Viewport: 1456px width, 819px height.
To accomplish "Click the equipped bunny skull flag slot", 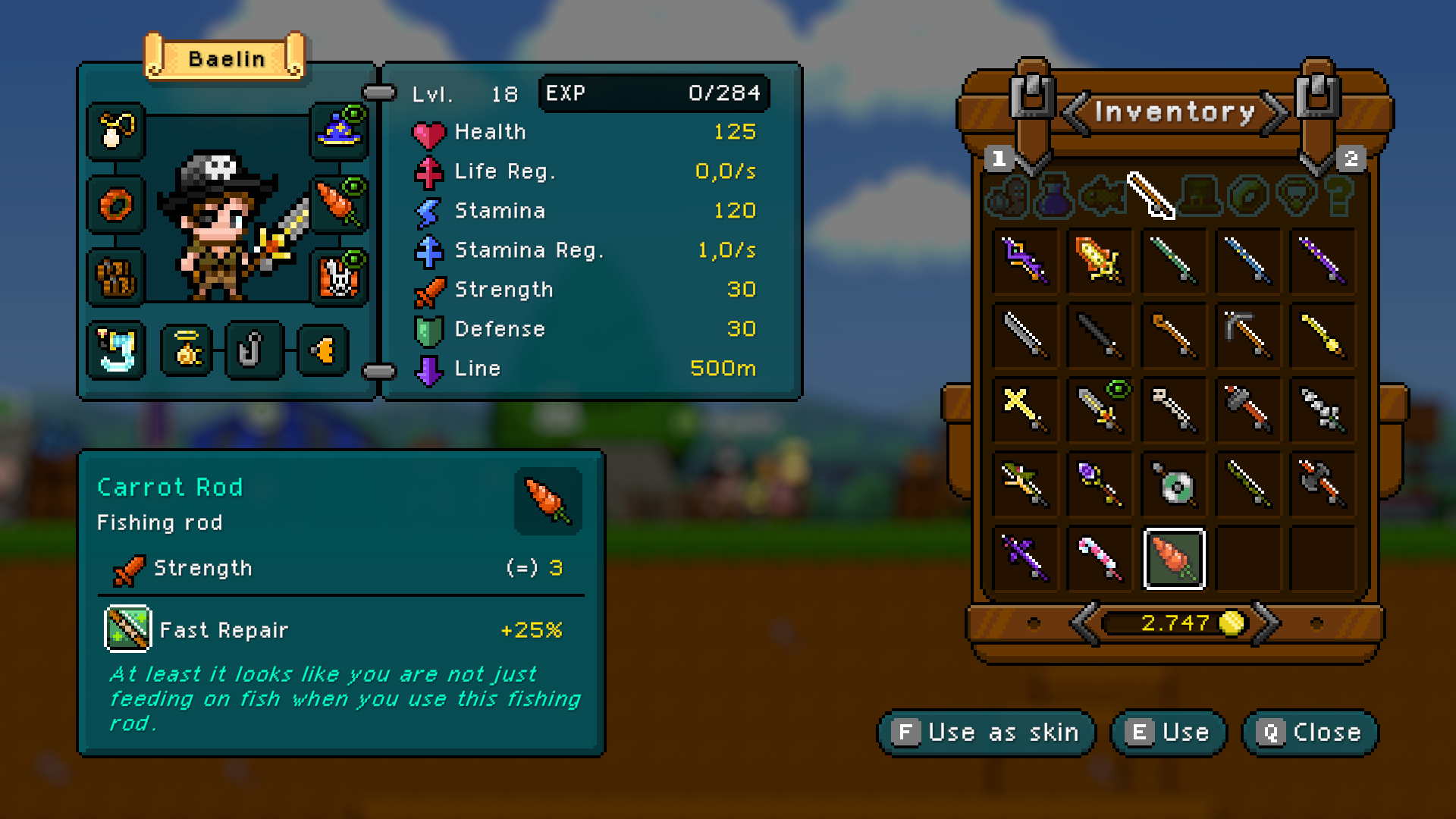I will click(x=339, y=277).
